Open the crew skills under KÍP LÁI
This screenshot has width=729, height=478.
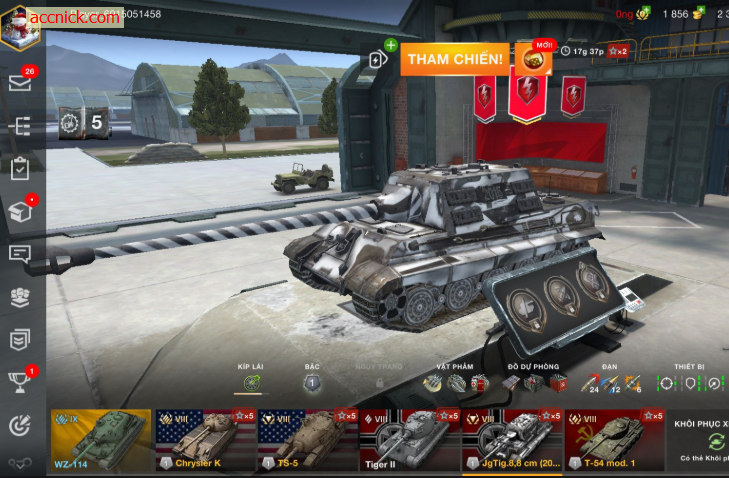252,383
